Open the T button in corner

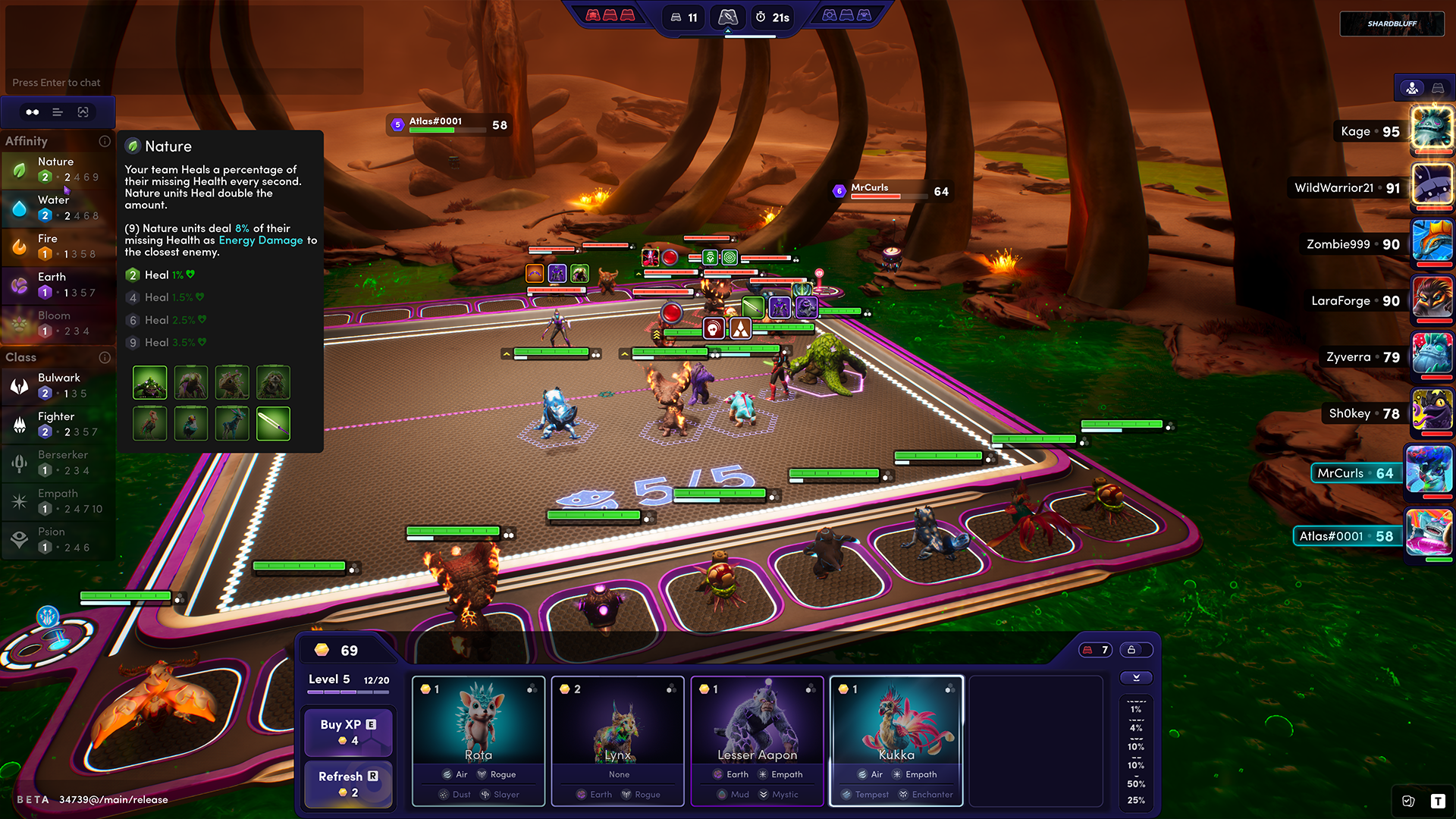1438,801
